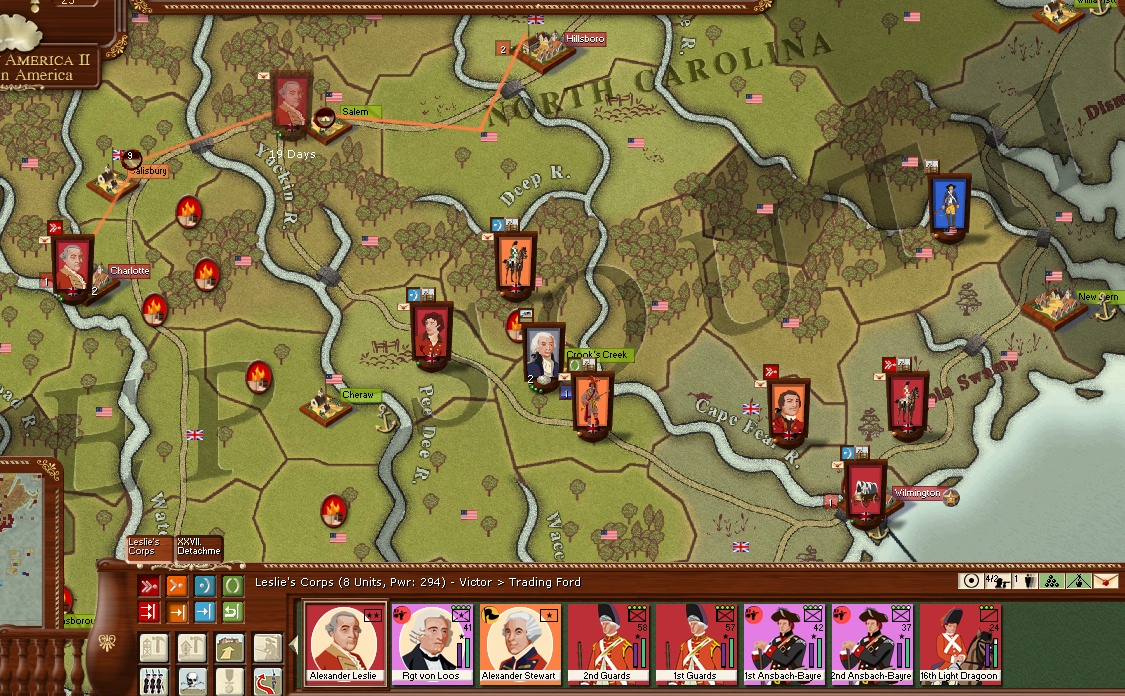
Task: Click the skull and crossbones order button
Action: coord(191,680)
